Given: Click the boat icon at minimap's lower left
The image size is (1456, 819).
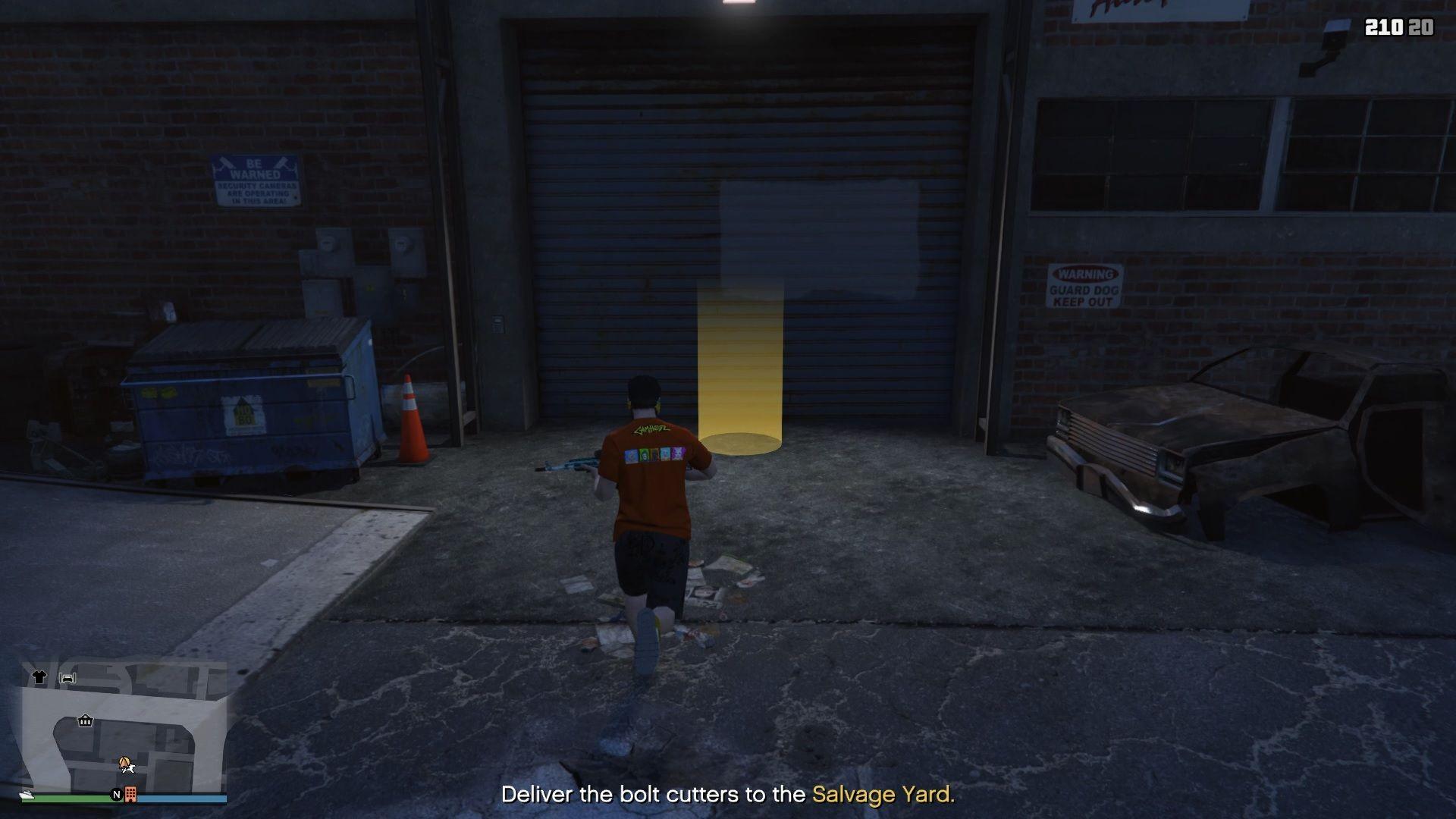Looking at the screenshot, I should coord(28,797).
